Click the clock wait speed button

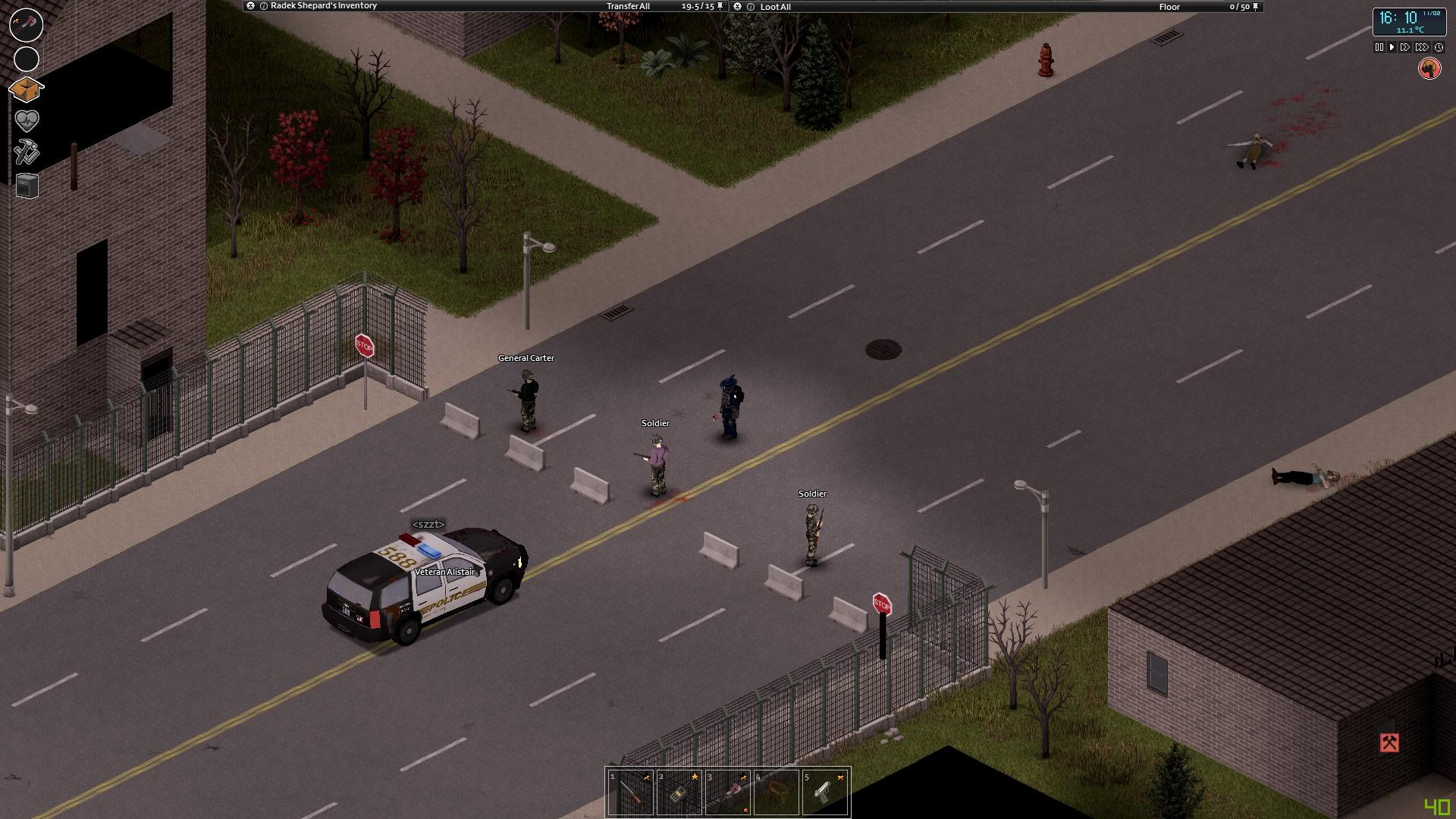coord(1439,47)
